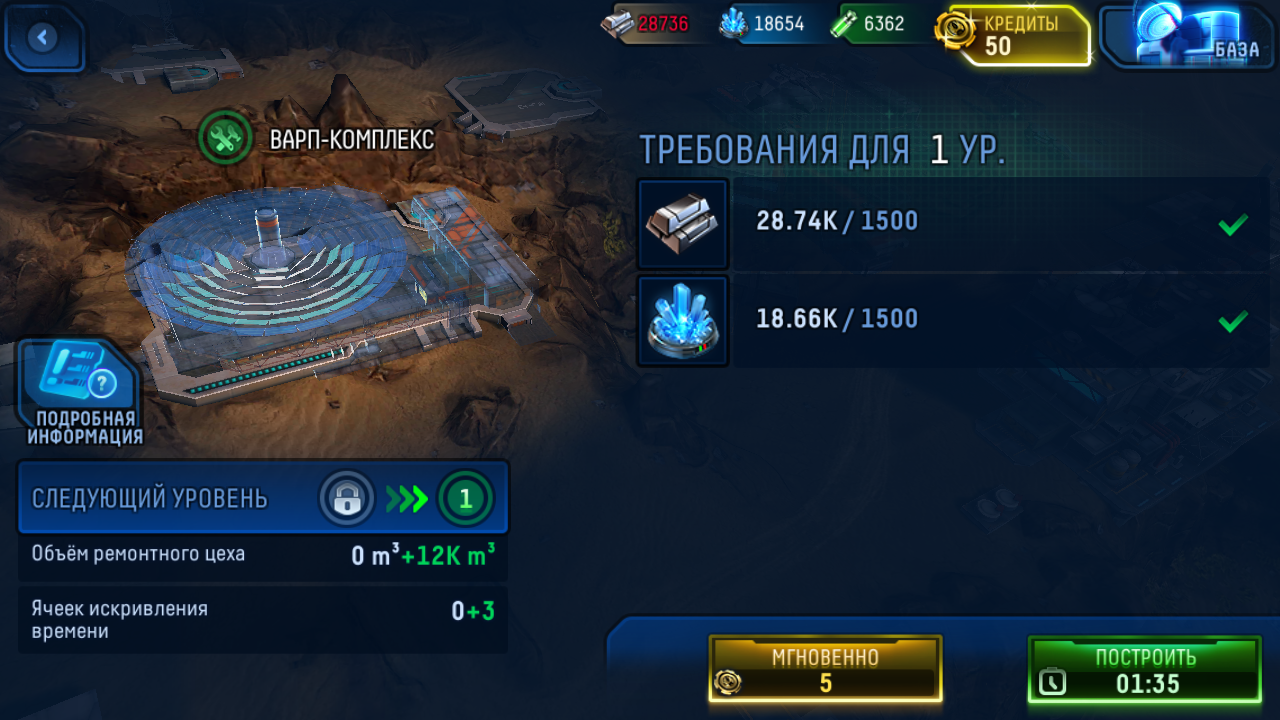
Task: Go back with the arrow button
Action: (x=43, y=38)
